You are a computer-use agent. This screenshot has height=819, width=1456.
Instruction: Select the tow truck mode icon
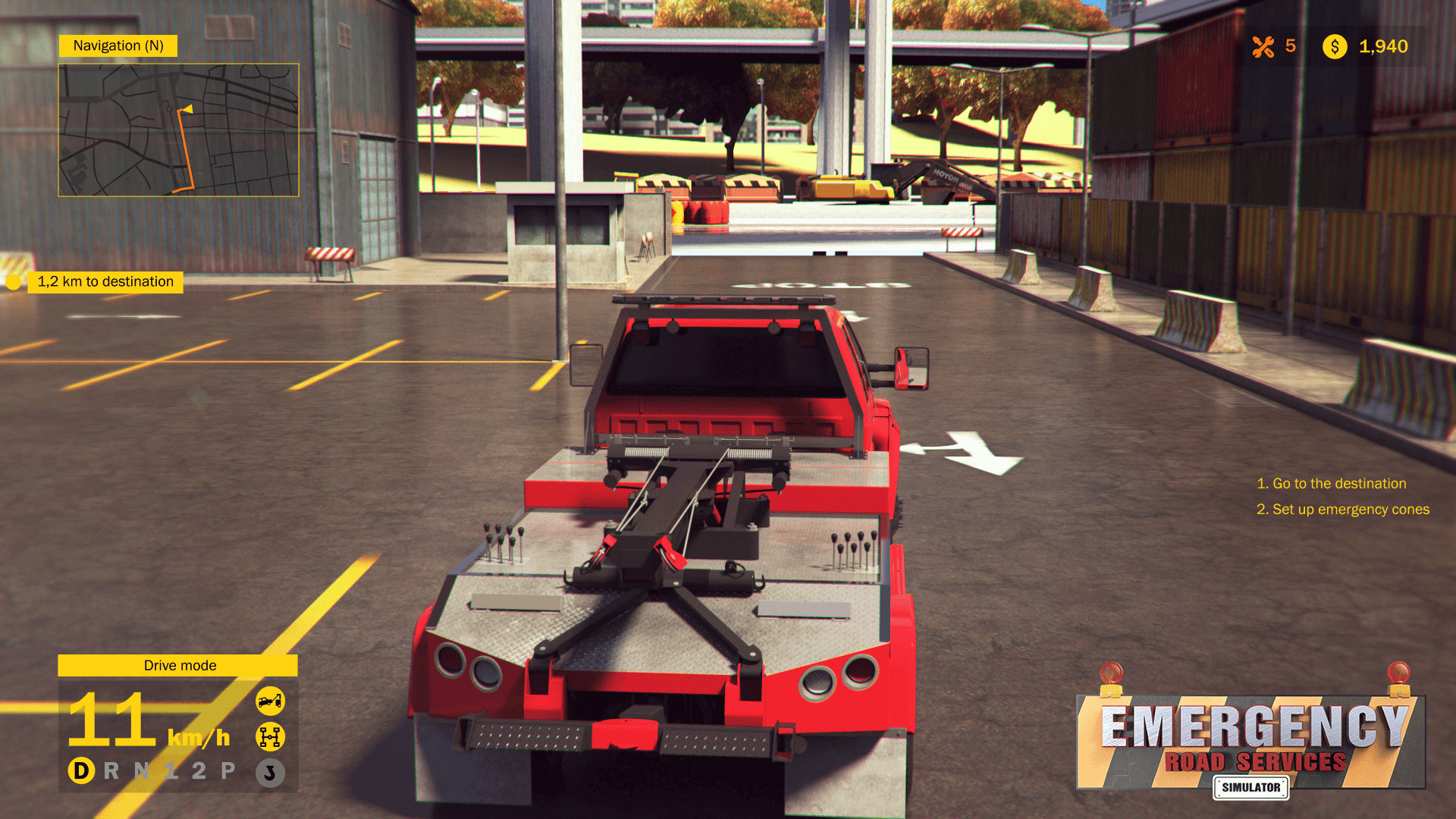point(271,701)
